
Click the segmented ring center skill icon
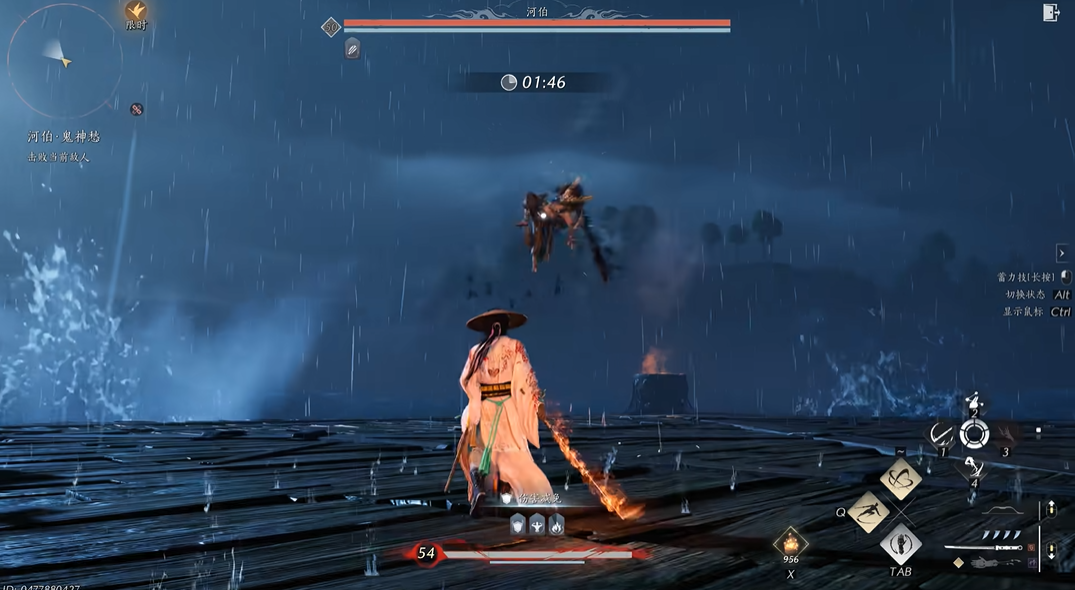coord(974,434)
